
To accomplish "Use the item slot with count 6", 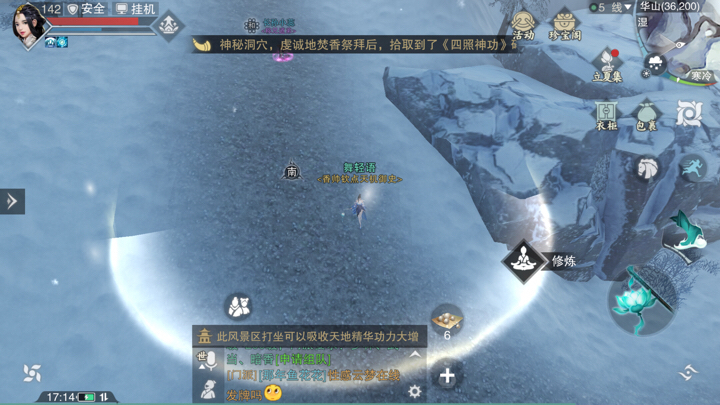I will (x=447, y=321).
